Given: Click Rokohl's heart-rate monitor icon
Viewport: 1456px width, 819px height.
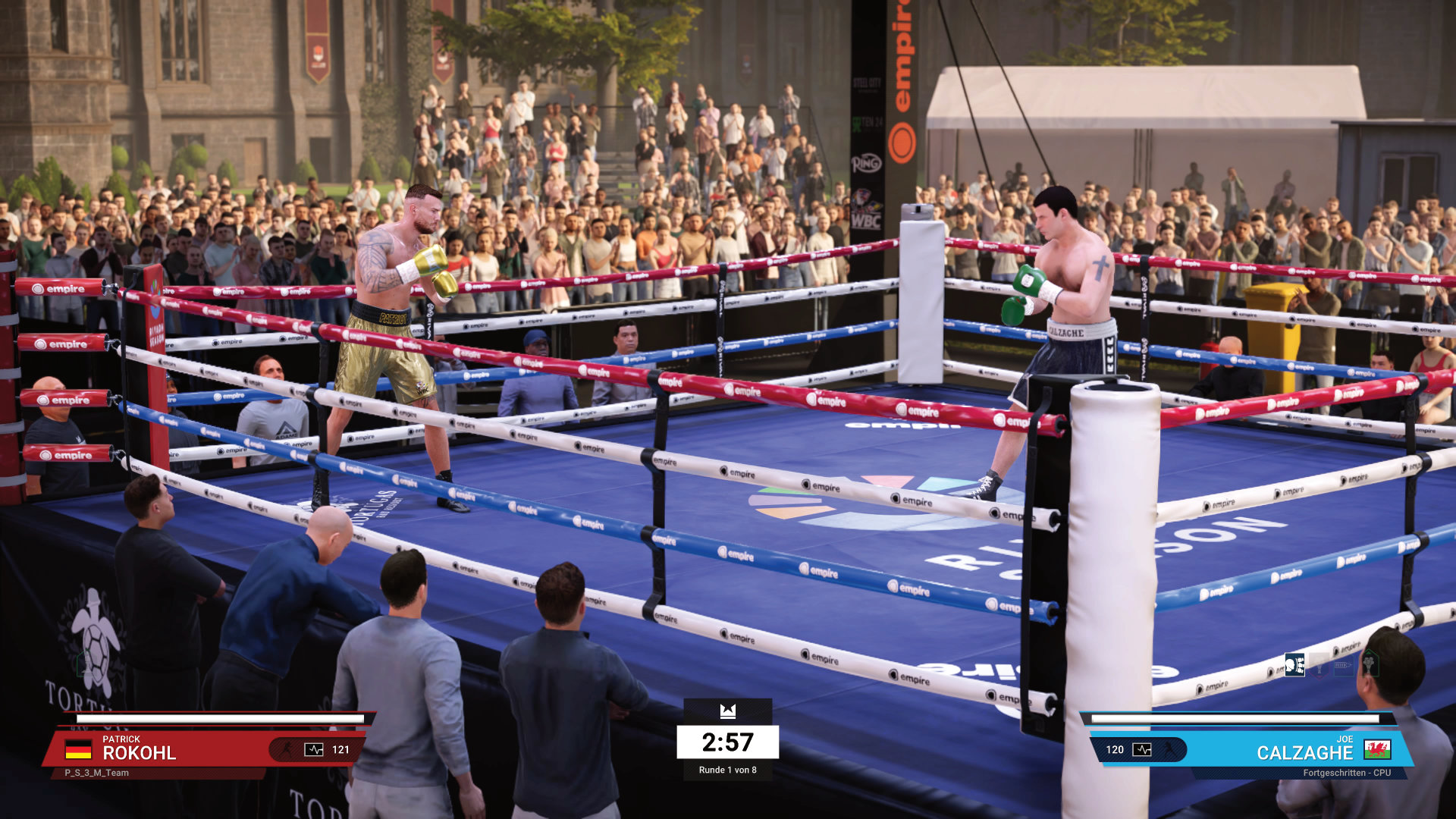Looking at the screenshot, I should [313, 749].
